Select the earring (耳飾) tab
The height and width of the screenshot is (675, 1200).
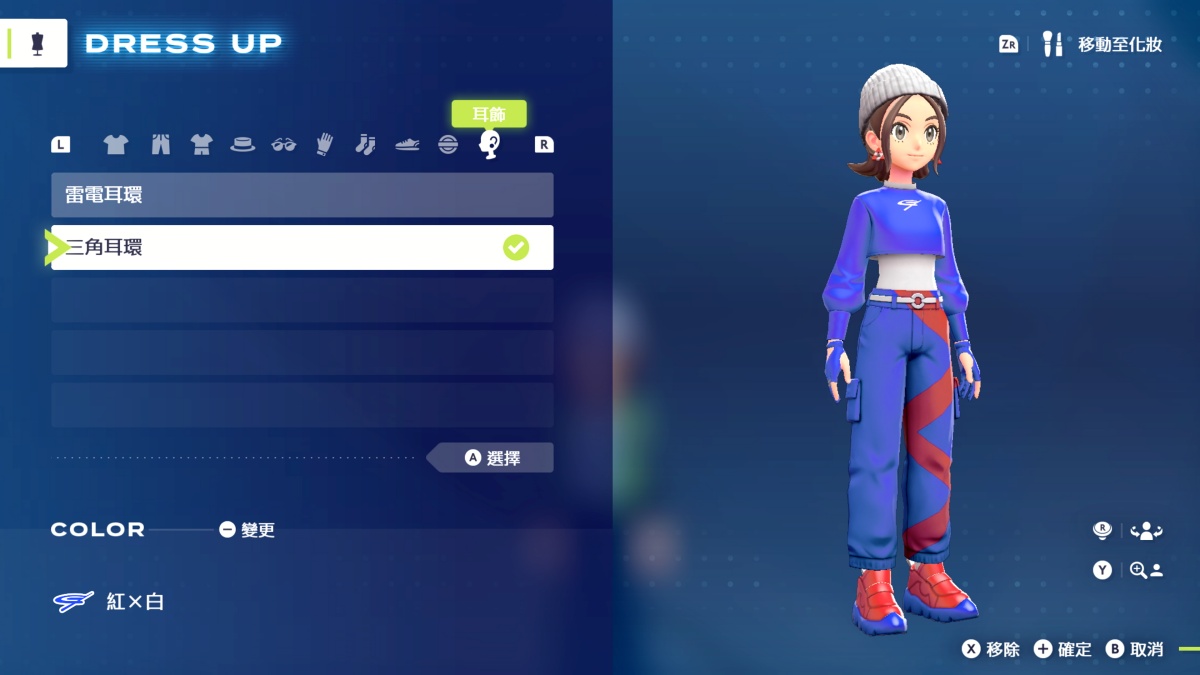click(489, 145)
